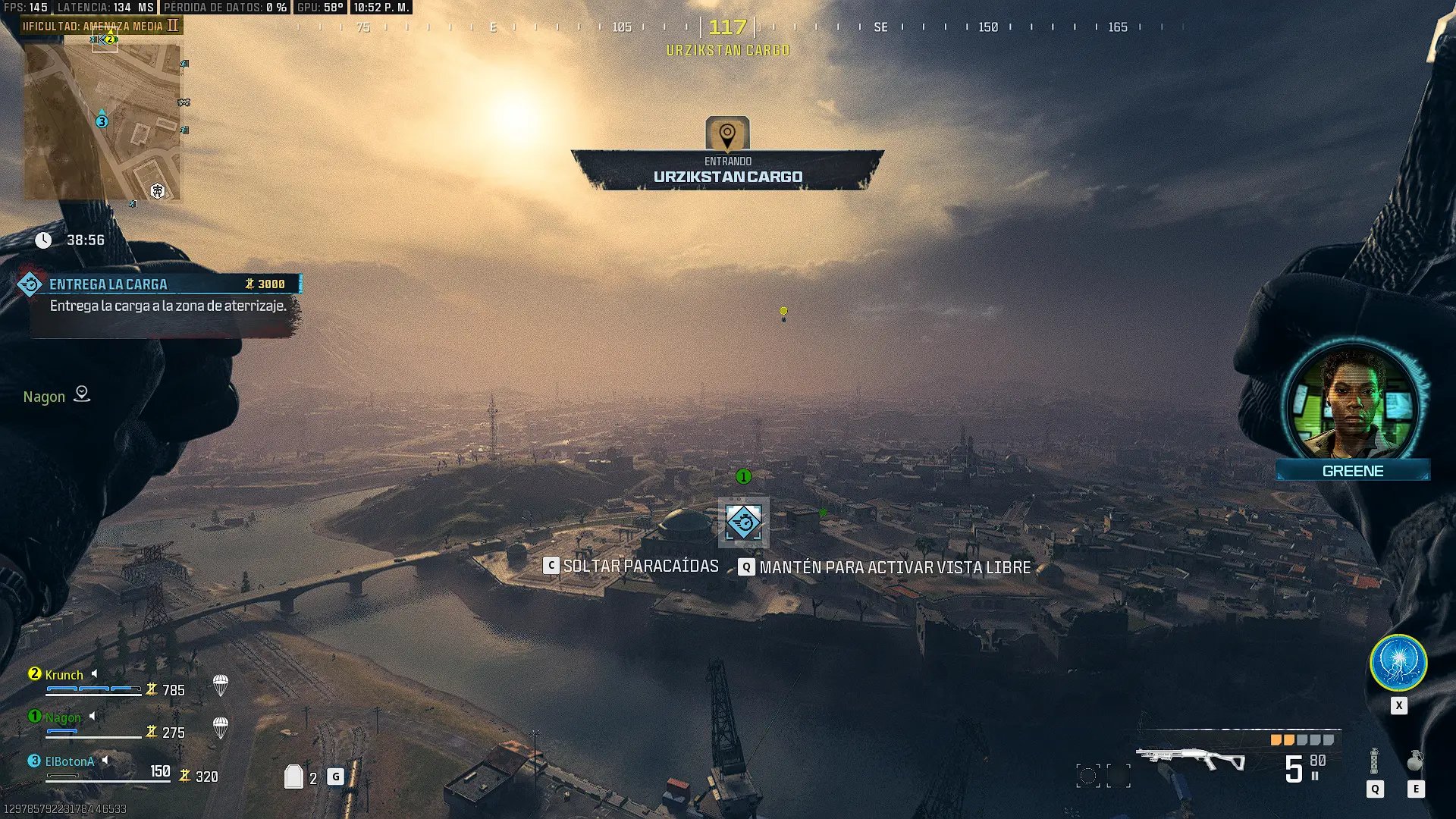Screen dimensions: 1456x819
Task: Select the tactical equipment icon
Action: pos(1374,761)
